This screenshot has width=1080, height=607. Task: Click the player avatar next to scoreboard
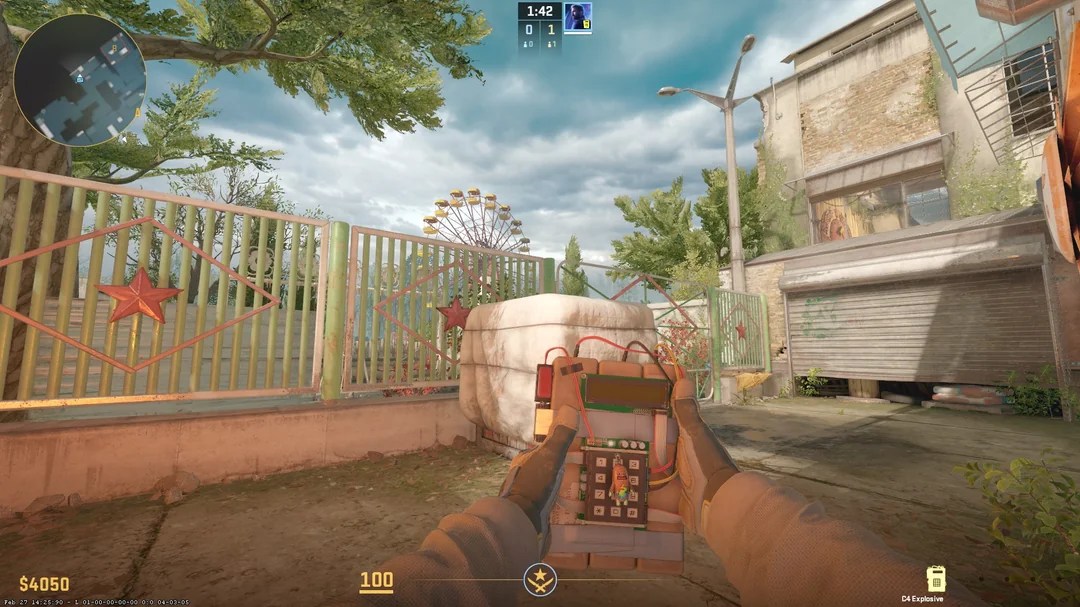577,17
